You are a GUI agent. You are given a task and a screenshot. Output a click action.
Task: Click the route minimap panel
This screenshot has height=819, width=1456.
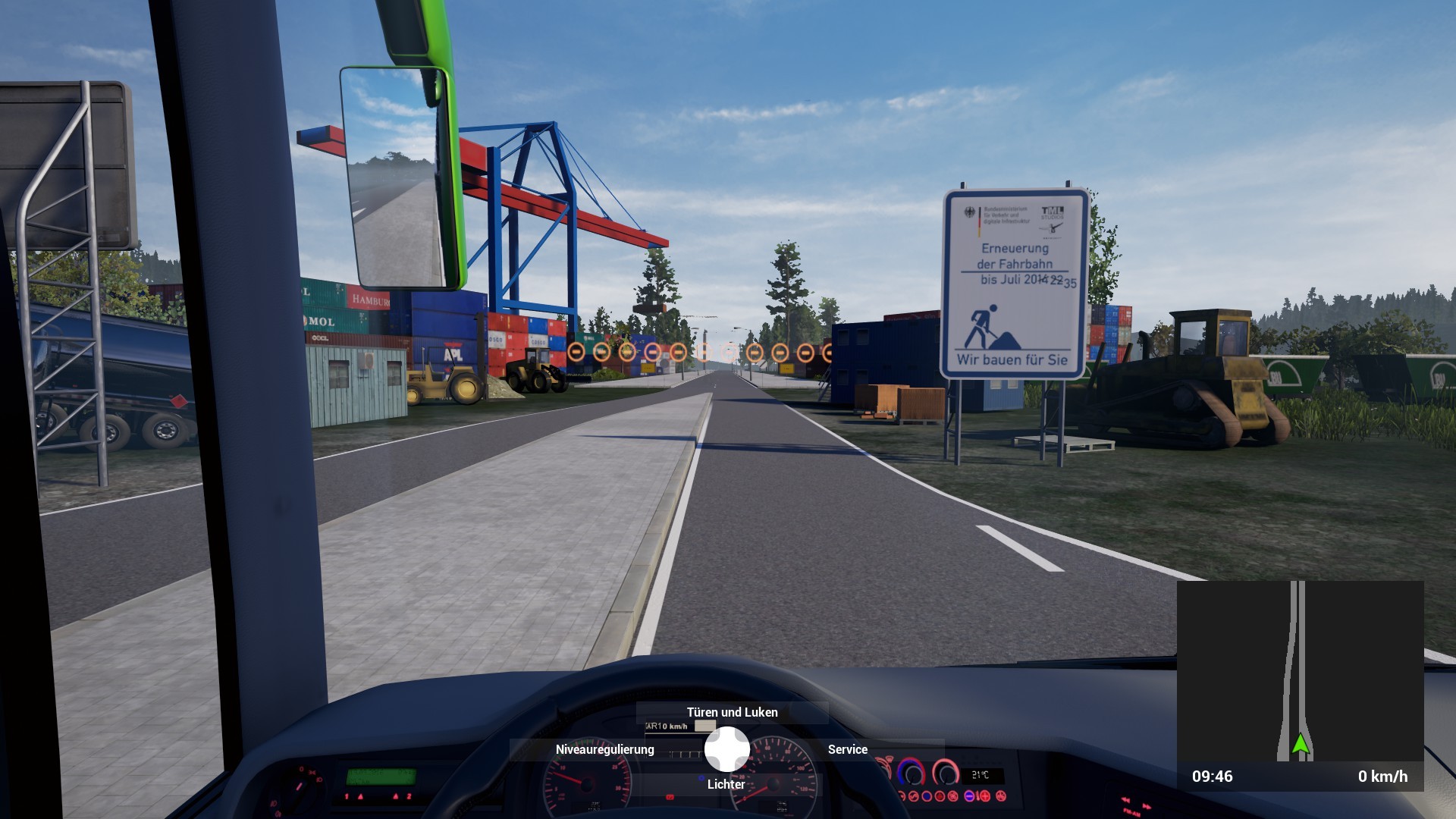tap(1300, 671)
